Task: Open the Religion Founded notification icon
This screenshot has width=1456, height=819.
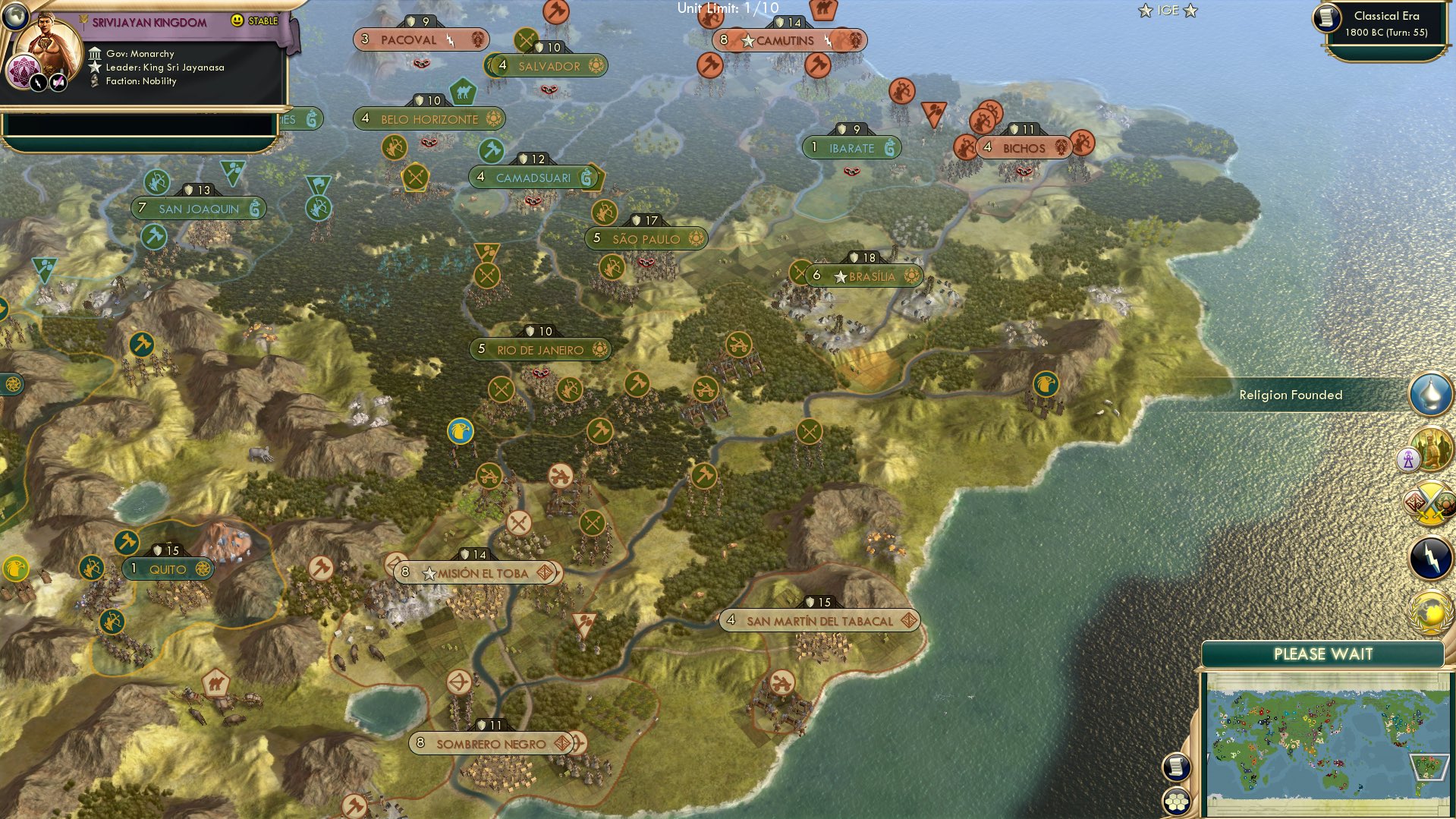Action: (1429, 394)
